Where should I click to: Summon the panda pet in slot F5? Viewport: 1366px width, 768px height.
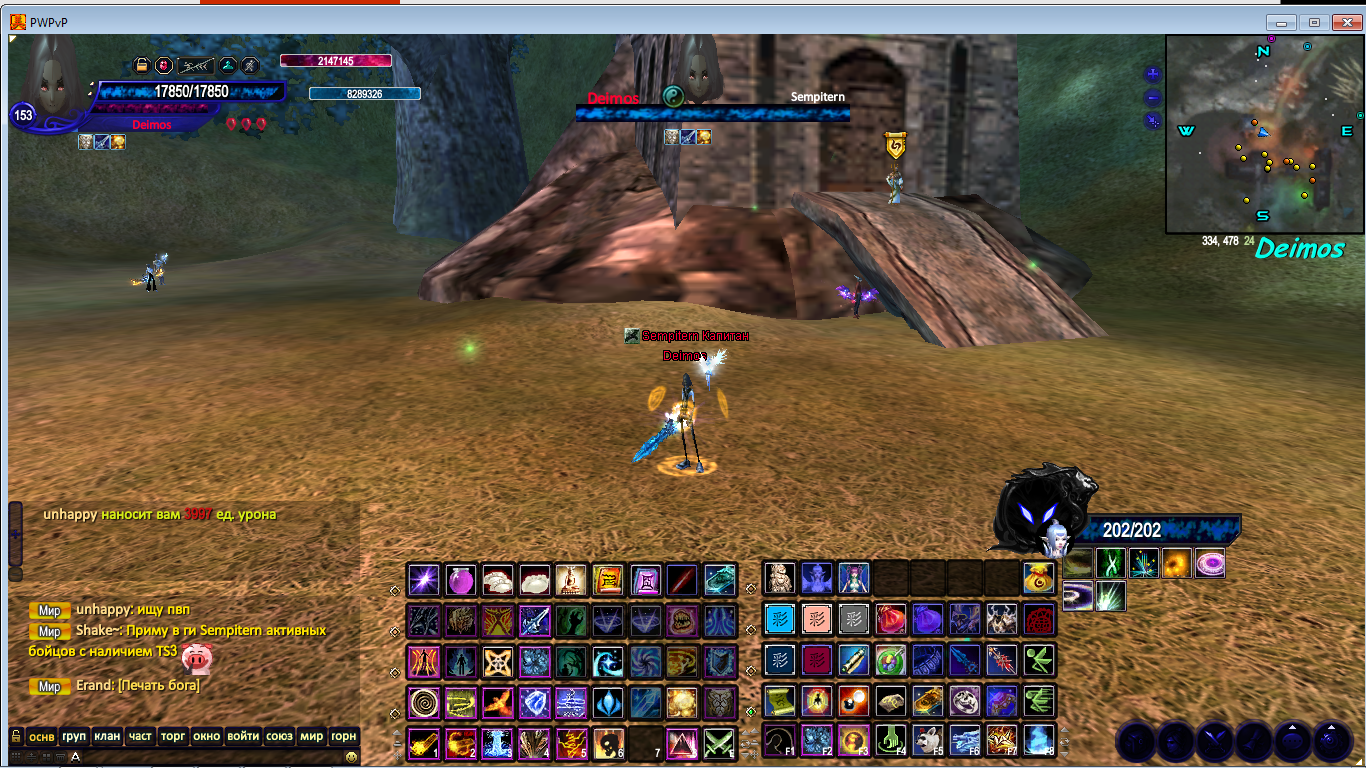coord(927,740)
